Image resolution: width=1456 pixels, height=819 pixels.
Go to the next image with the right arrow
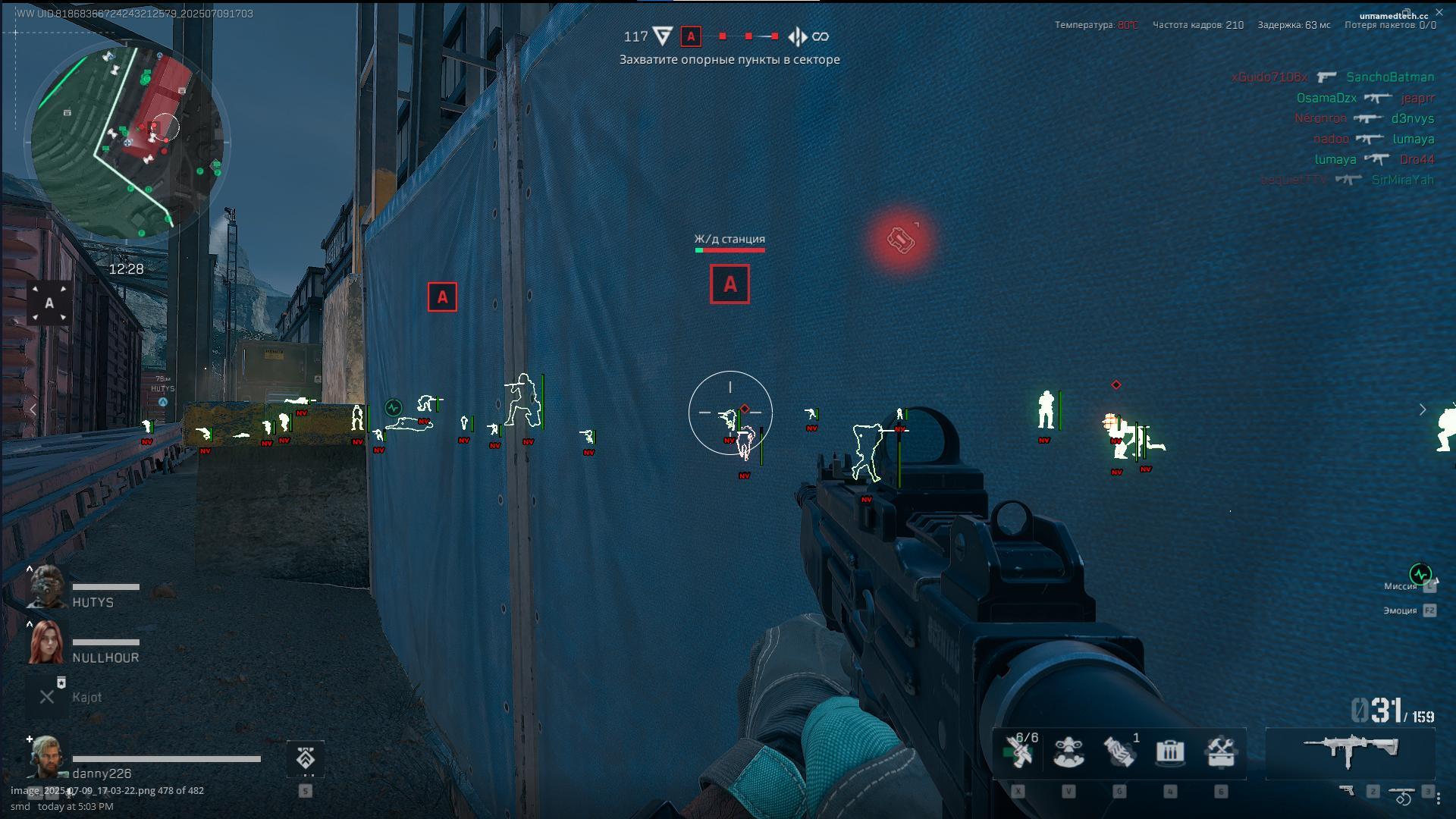(x=1423, y=409)
